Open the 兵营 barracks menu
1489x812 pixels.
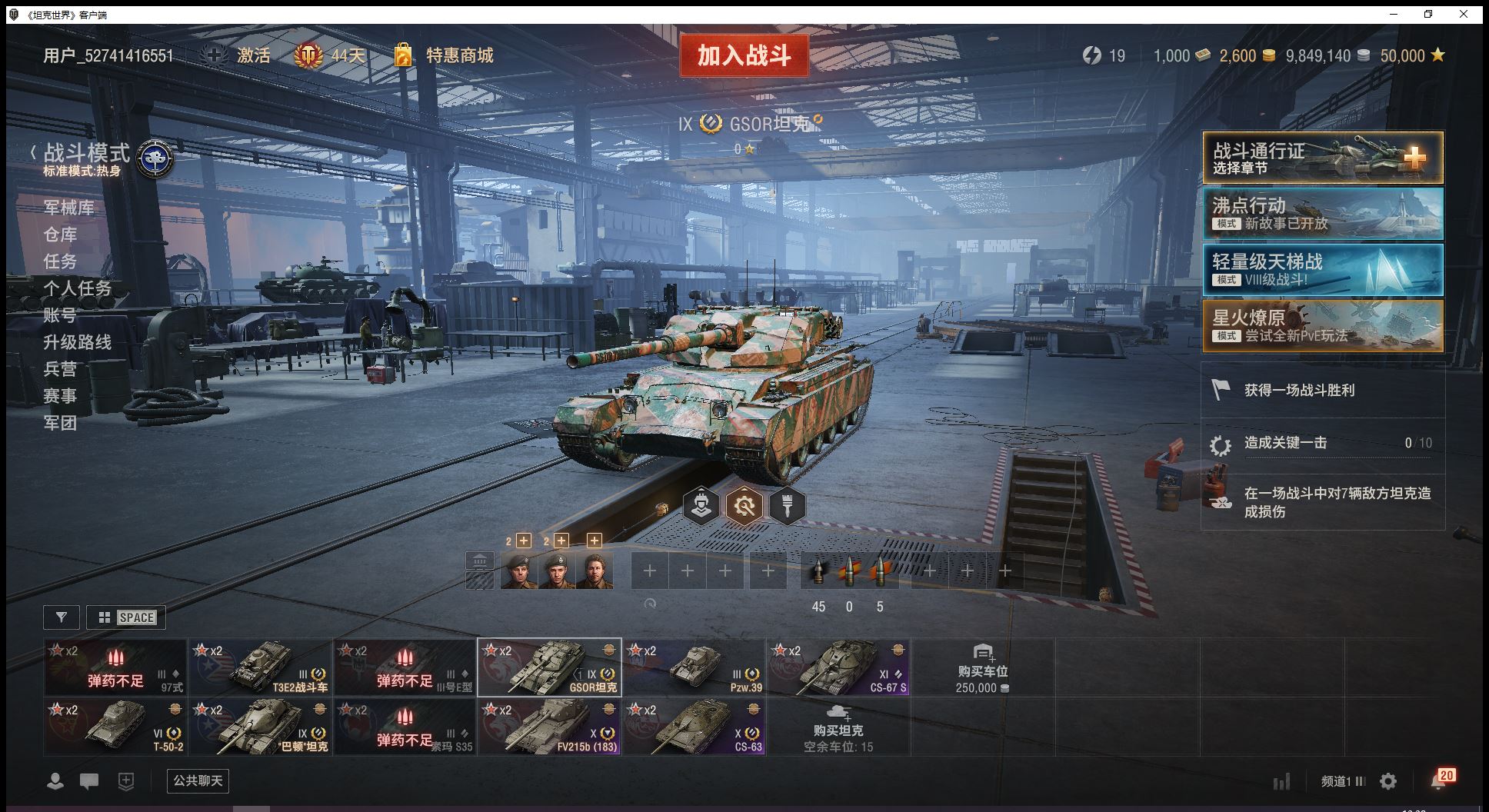coord(60,369)
